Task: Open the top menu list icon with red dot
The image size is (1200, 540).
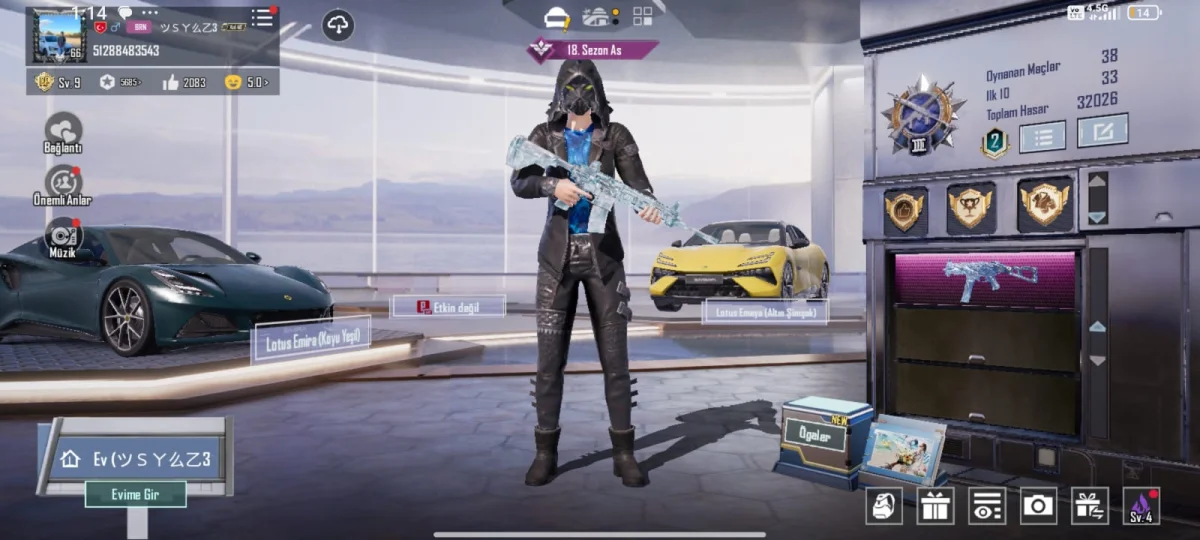Action: point(263,18)
